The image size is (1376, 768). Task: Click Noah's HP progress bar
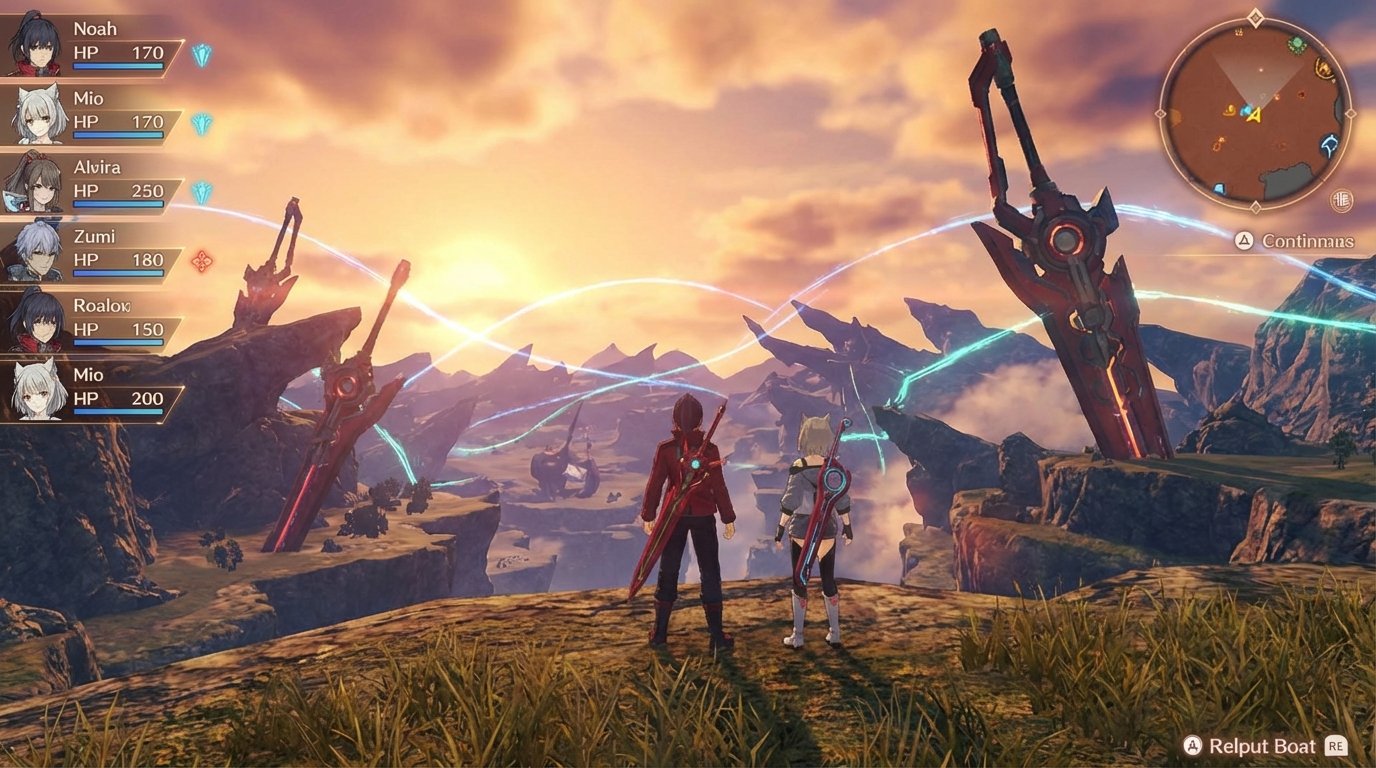[x=118, y=66]
